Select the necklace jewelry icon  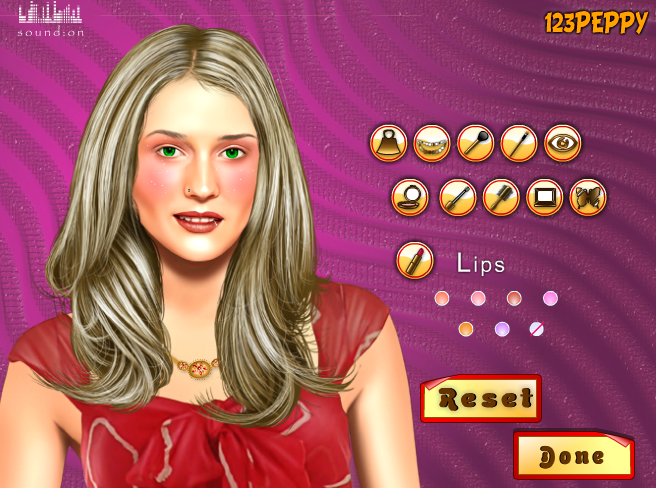point(432,143)
